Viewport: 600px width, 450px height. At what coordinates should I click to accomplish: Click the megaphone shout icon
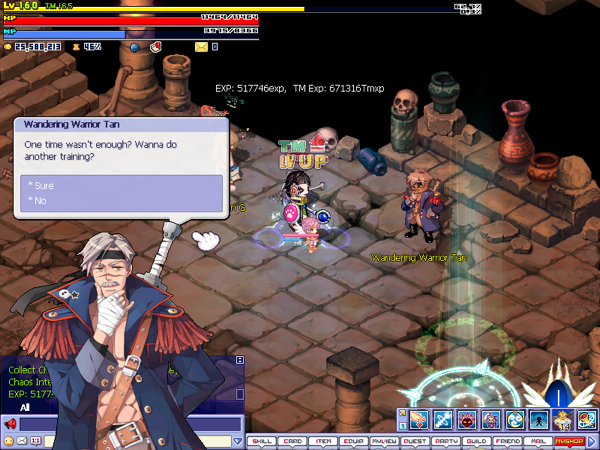coord(10,424)
